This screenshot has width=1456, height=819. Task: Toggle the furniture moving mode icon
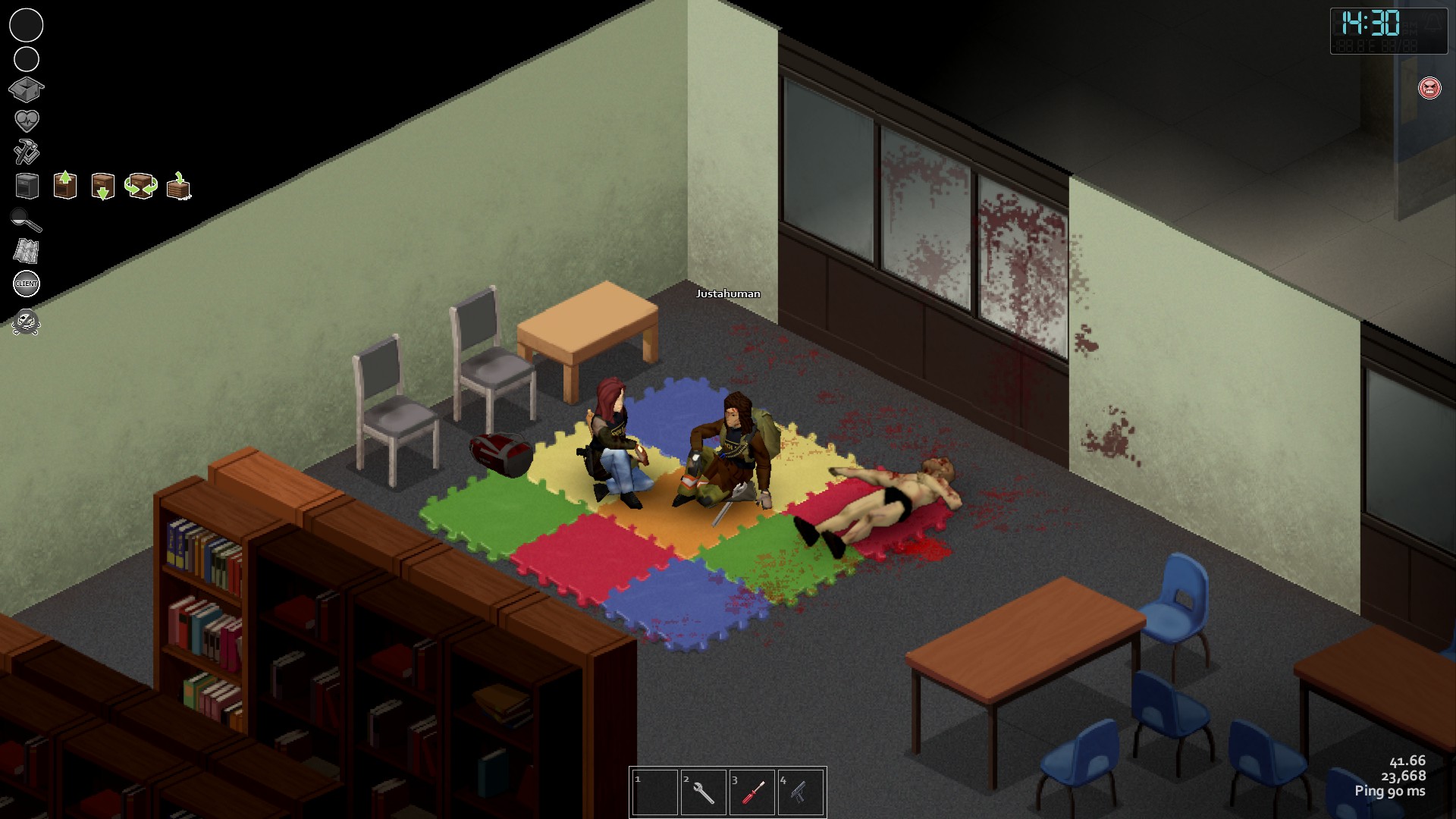coord(27,186)
